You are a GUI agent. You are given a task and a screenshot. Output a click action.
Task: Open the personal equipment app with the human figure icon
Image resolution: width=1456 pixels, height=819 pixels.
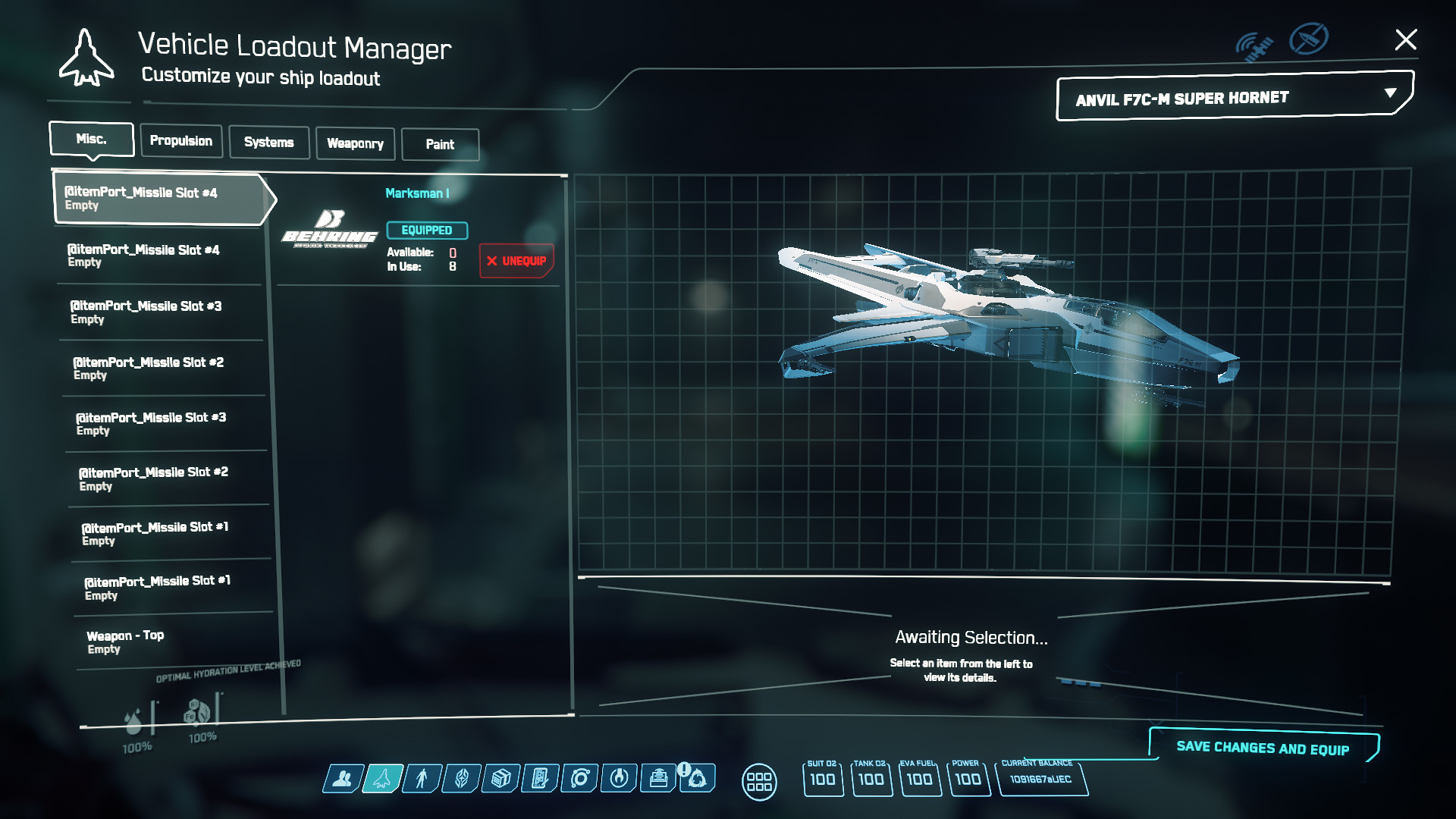(x=422, y=778)
